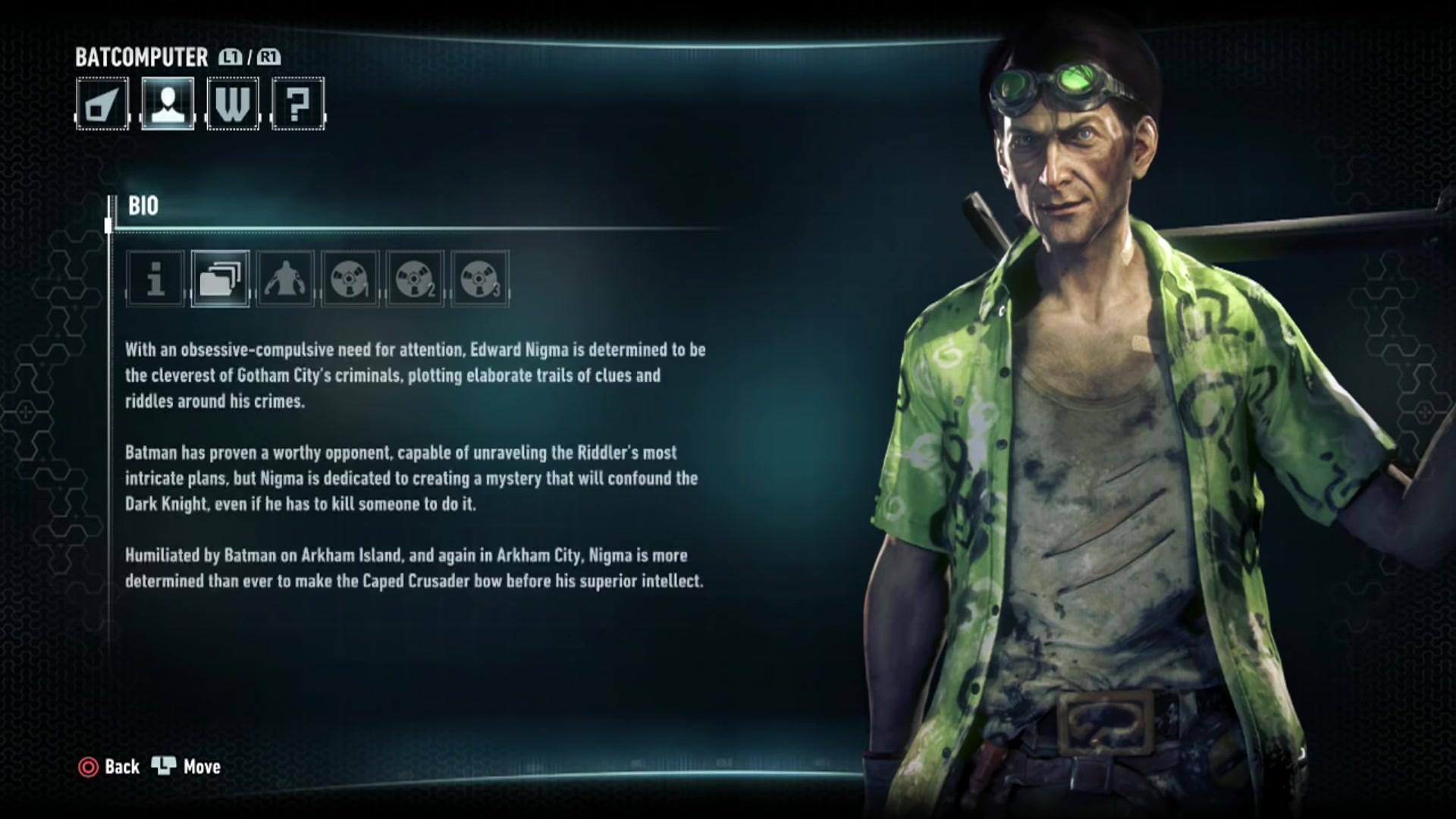
Task: Switch to the W Batcomputer tab
Action: (233, 104)
